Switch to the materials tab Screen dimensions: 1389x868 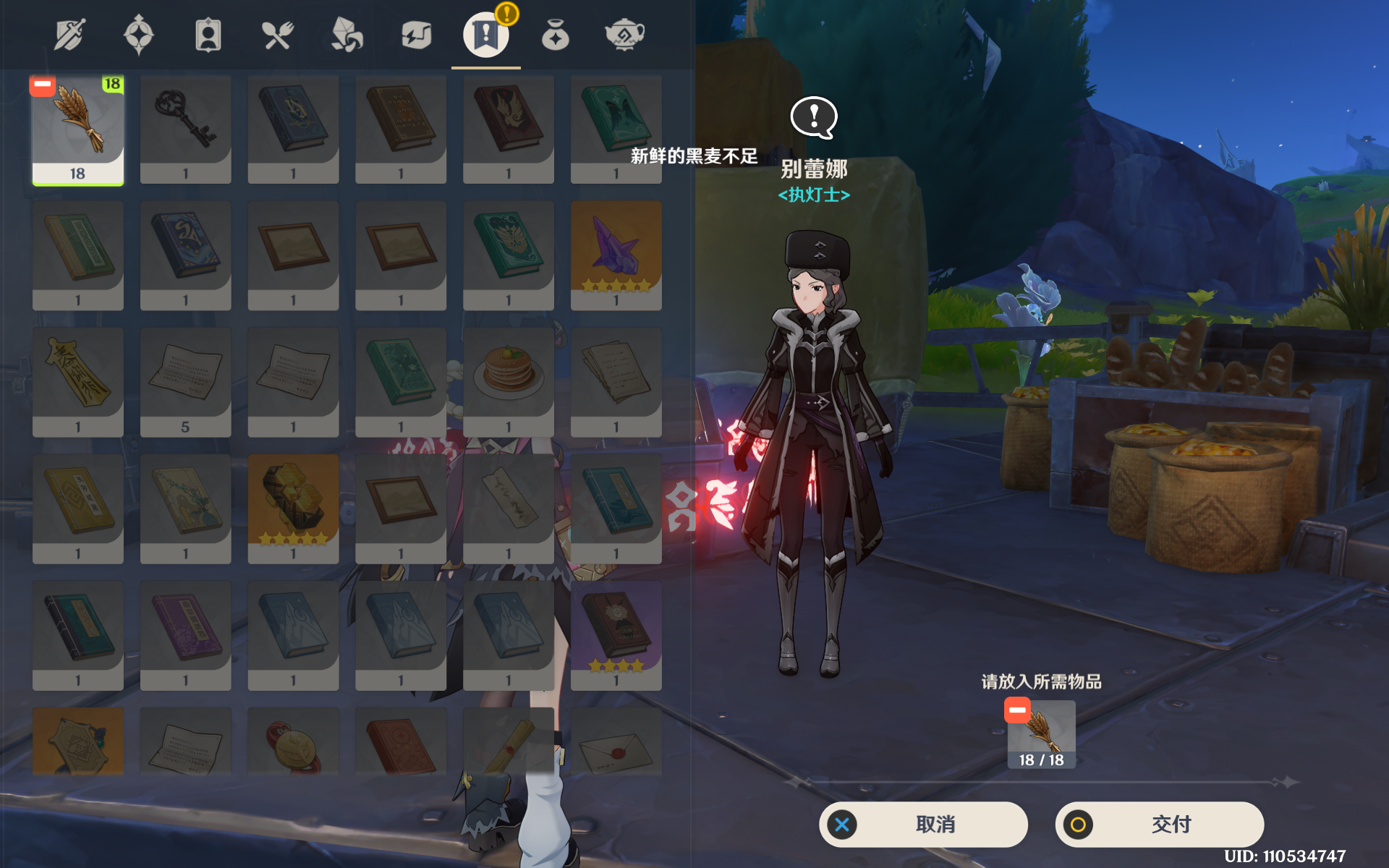pyautogui.click(x=347, y=35)
